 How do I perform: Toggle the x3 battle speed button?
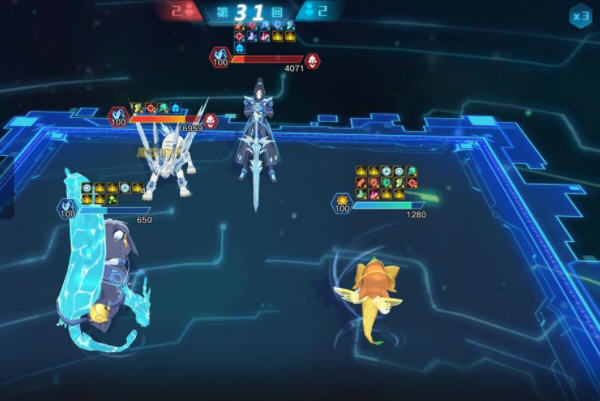(x=580, y=15)
